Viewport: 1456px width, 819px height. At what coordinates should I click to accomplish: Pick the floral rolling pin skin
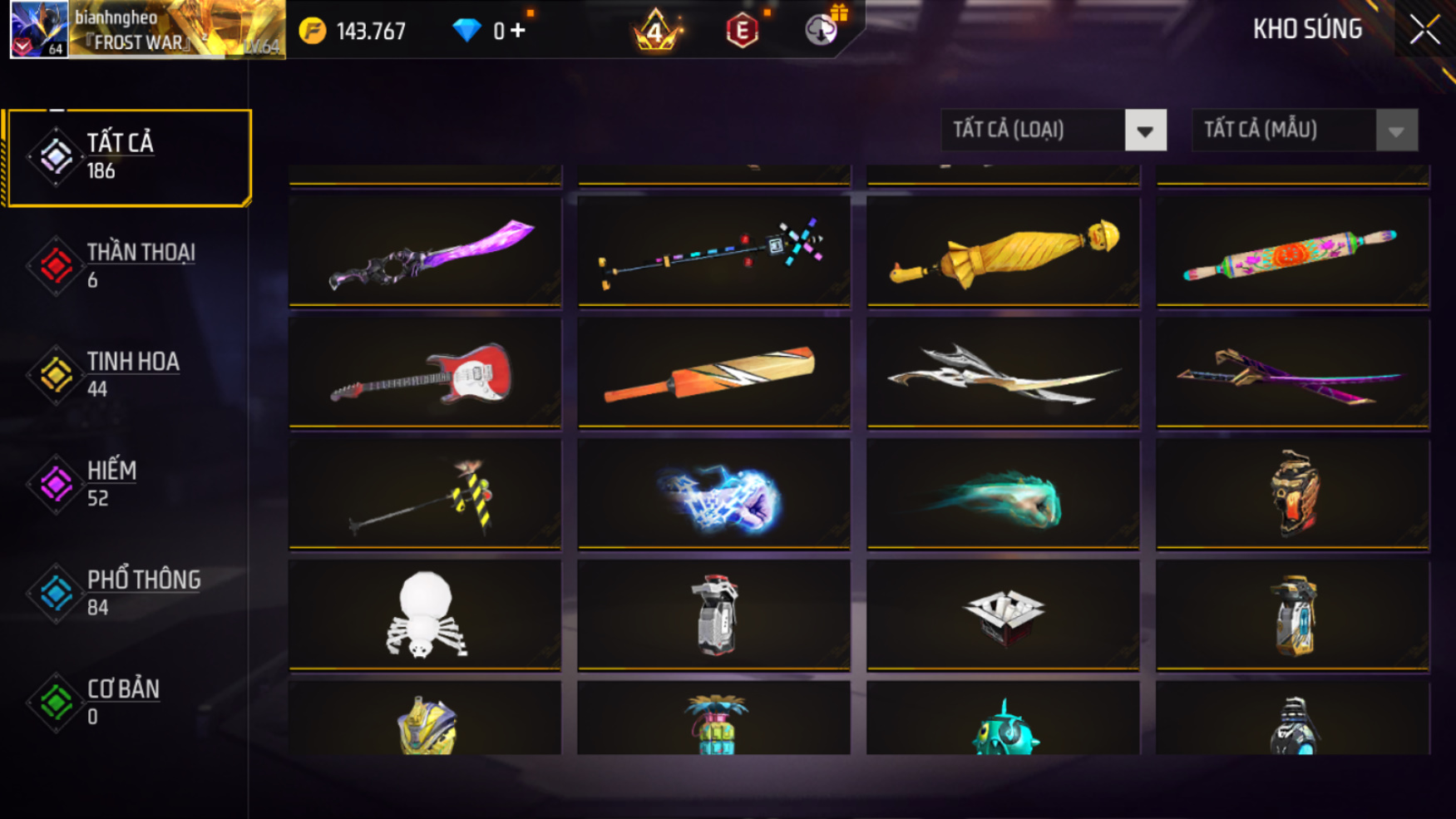pyautogui.click(x=1292, y=251)
